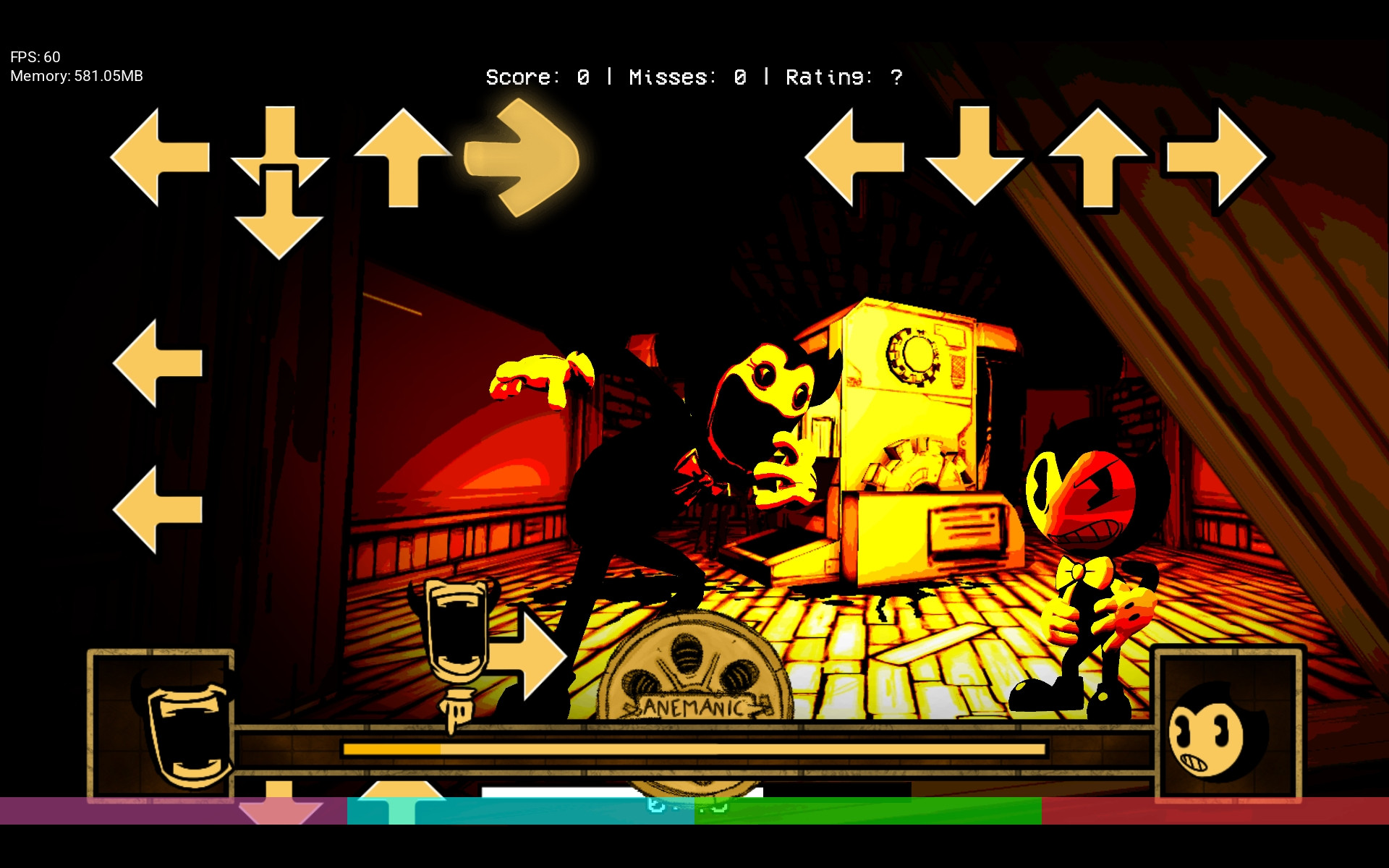
Task: Click the falling down arrow note at bottom
Action: click(x=279, y=803)
